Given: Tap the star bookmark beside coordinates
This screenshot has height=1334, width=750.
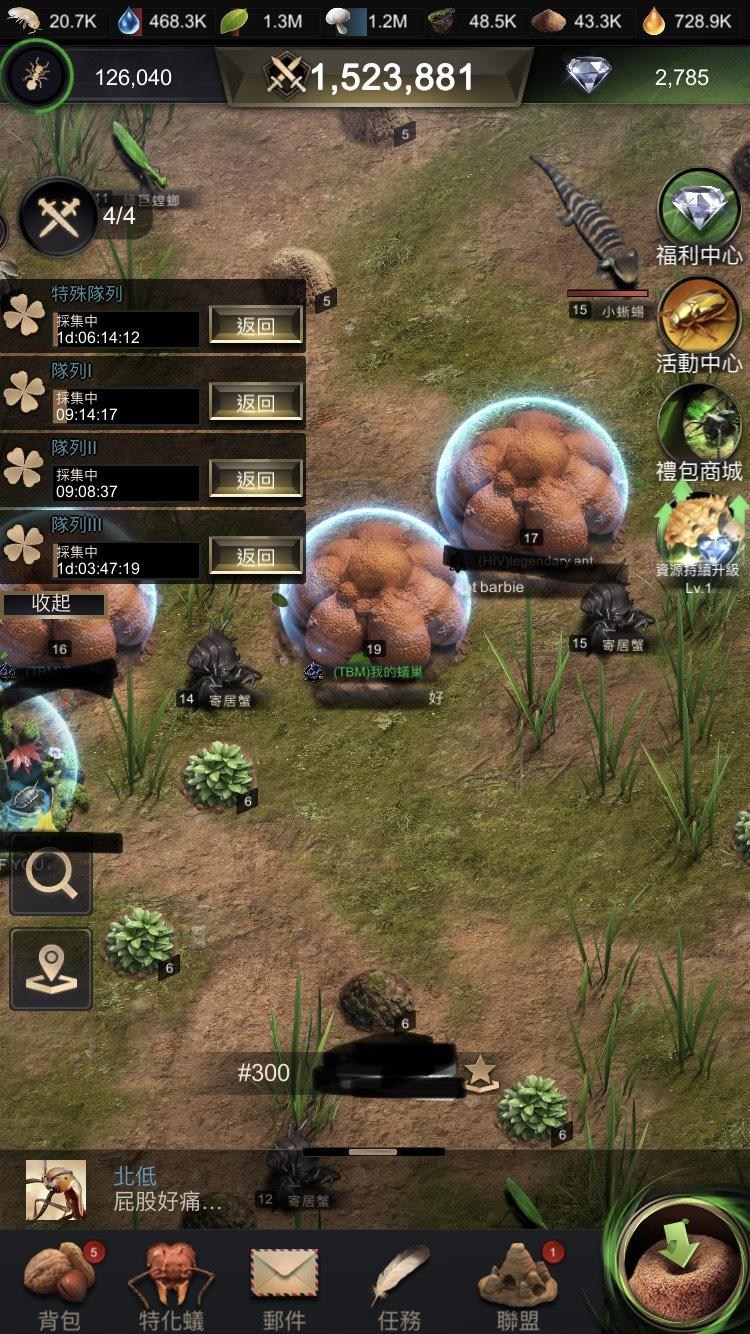Looking at the screenshot, I should (x=481, y=1074).
